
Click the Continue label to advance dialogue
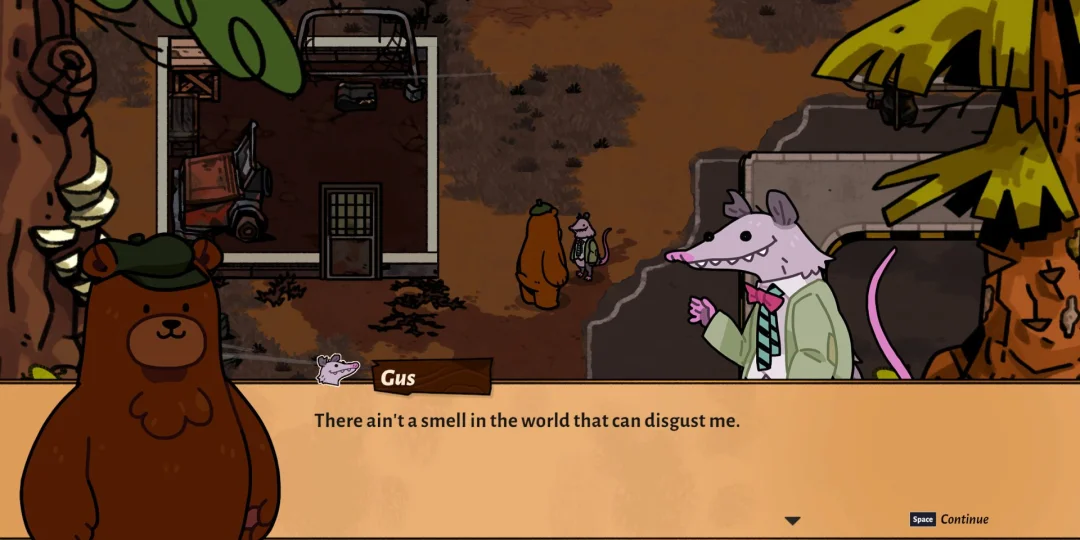pyautogui.click(x=964, y=519)
